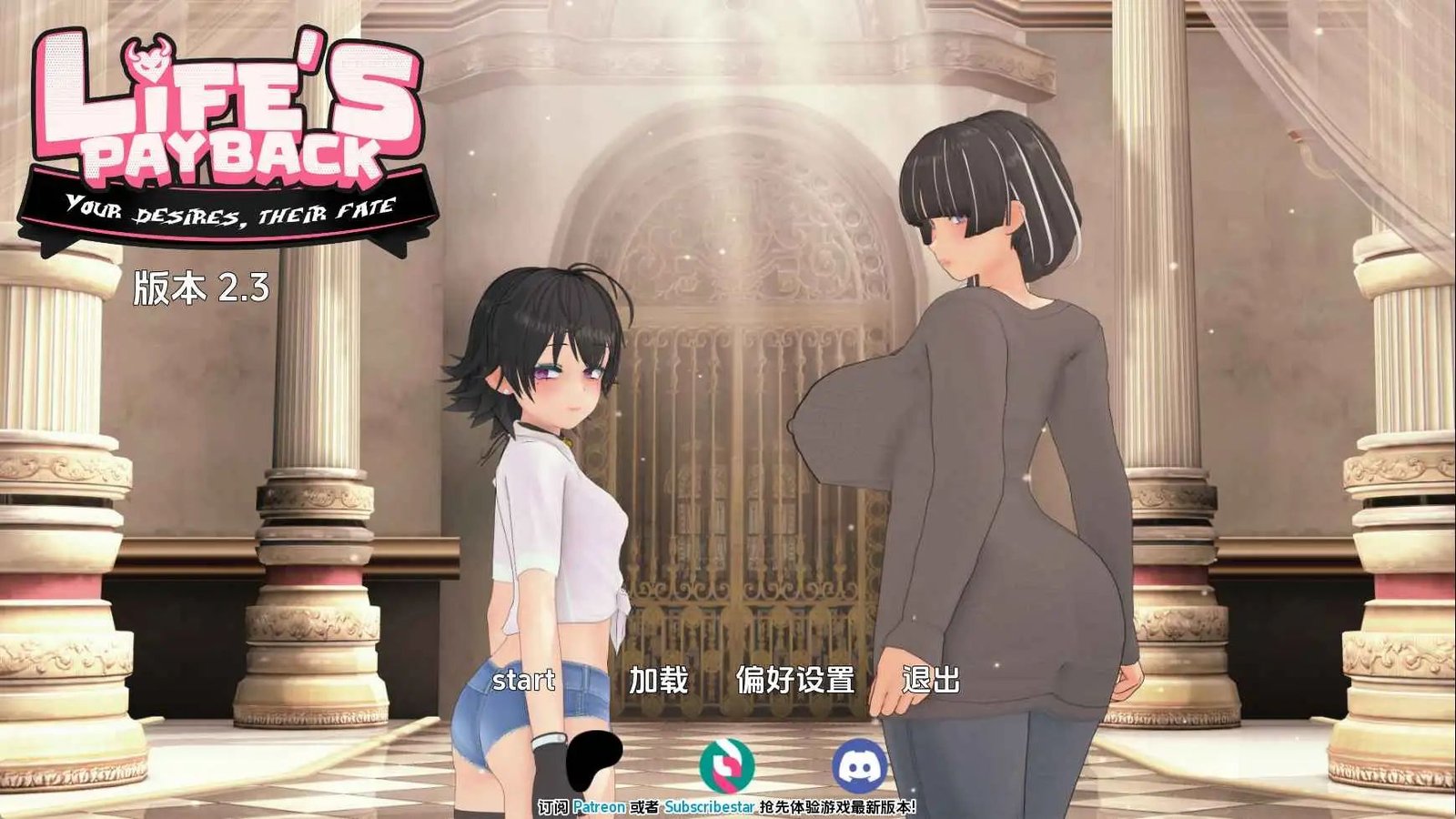Open 偏好设置 to adjust preferences
The image size is (1456, 819).
(794, 679)
